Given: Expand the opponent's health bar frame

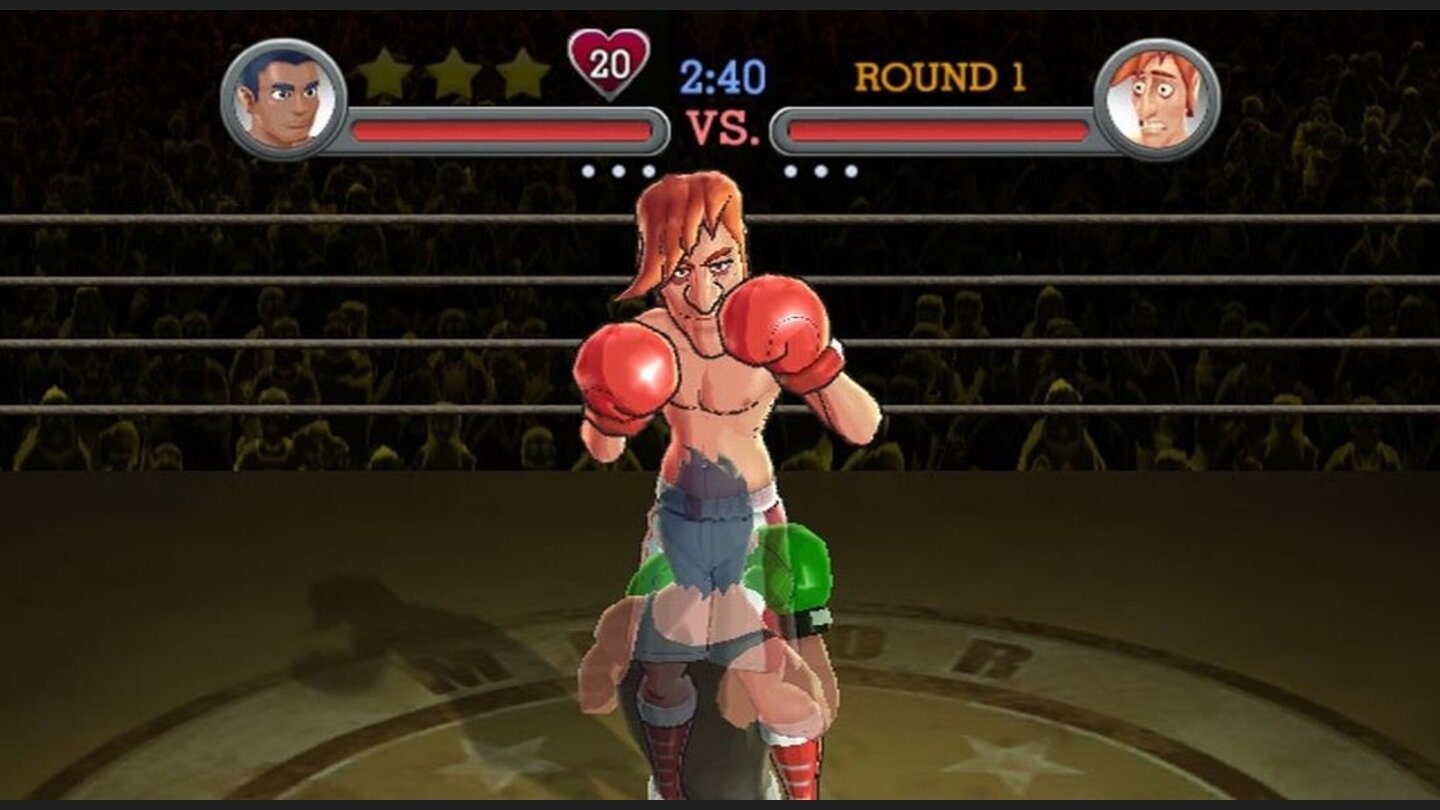Looking at the screenshot, I should point(940,127).
